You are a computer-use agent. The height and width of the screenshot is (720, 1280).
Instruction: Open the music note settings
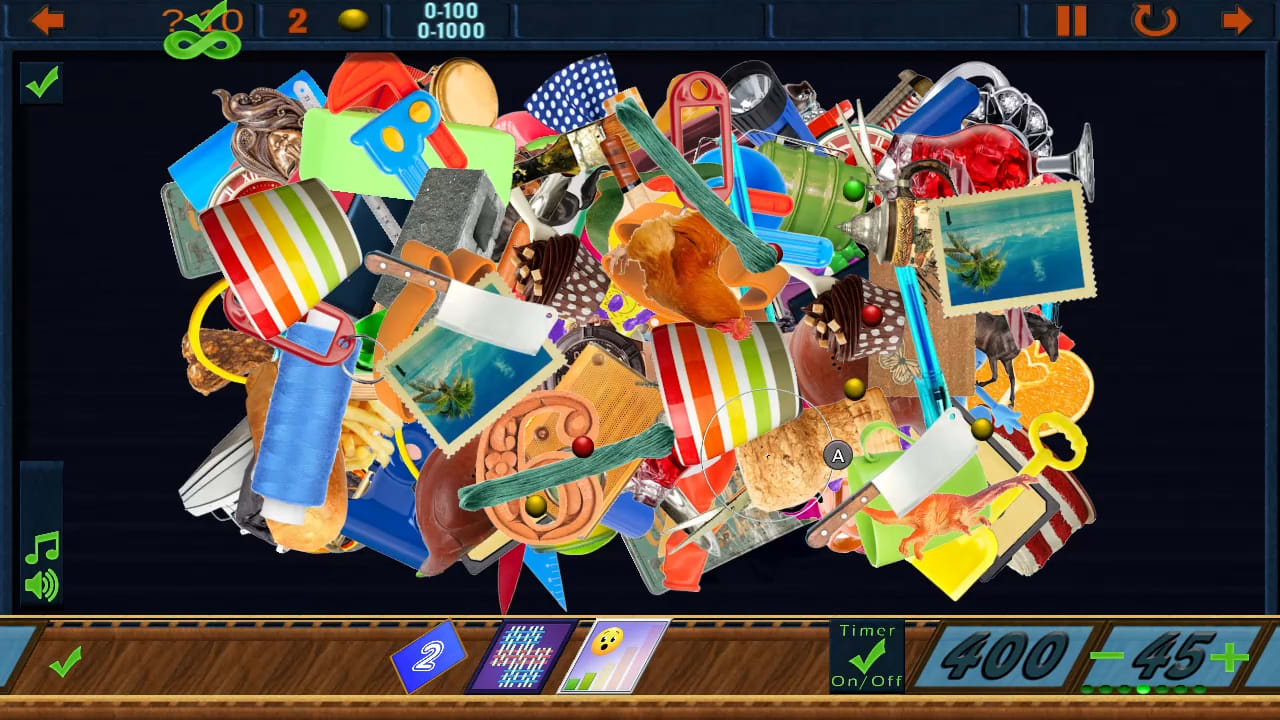(40, 548)
